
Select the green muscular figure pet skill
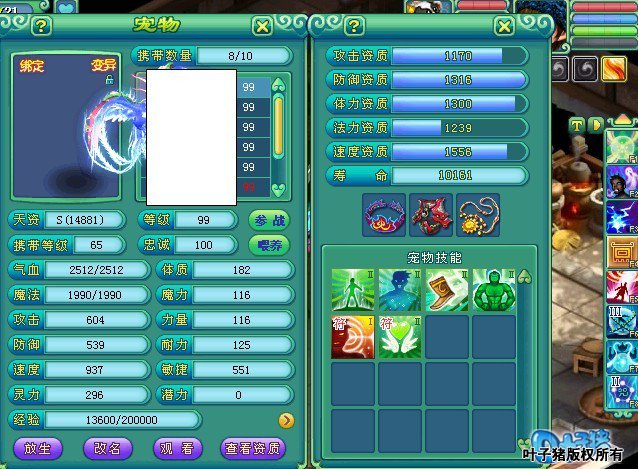[x=493, y=289]
